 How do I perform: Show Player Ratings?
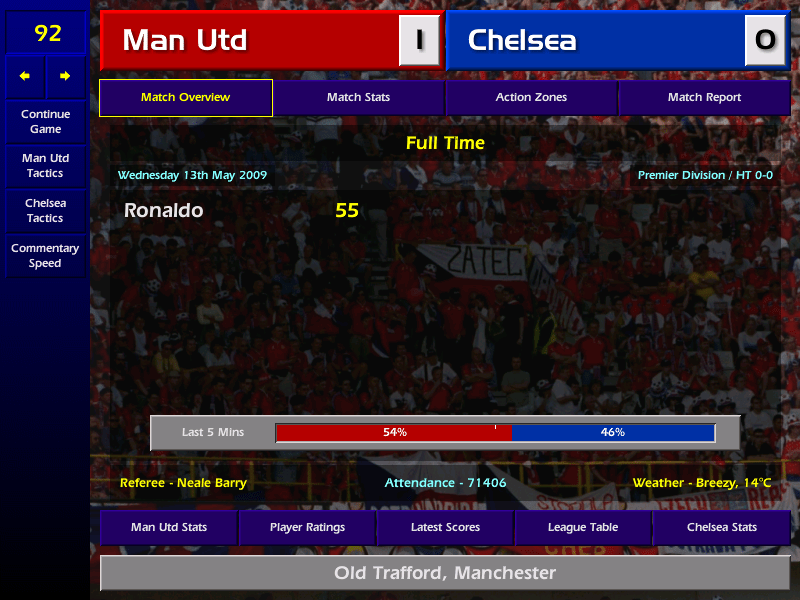tap(307, 527)
